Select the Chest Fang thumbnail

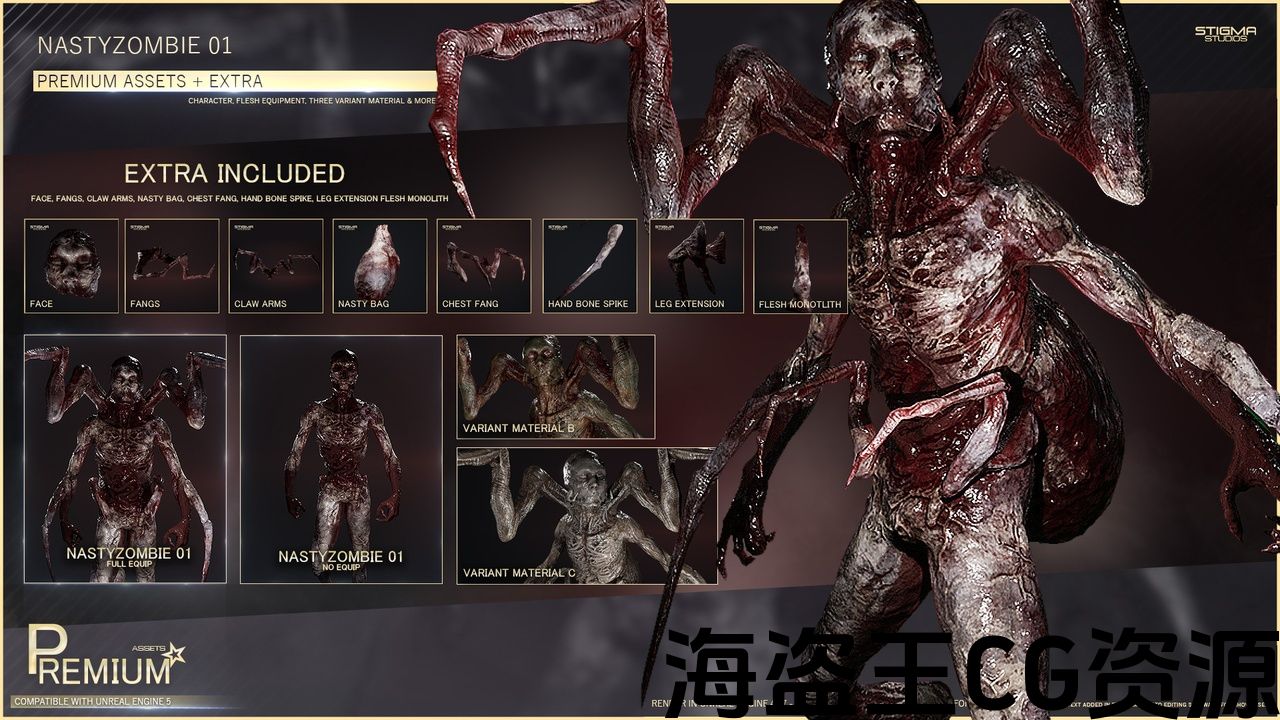(x=484, y=266)
